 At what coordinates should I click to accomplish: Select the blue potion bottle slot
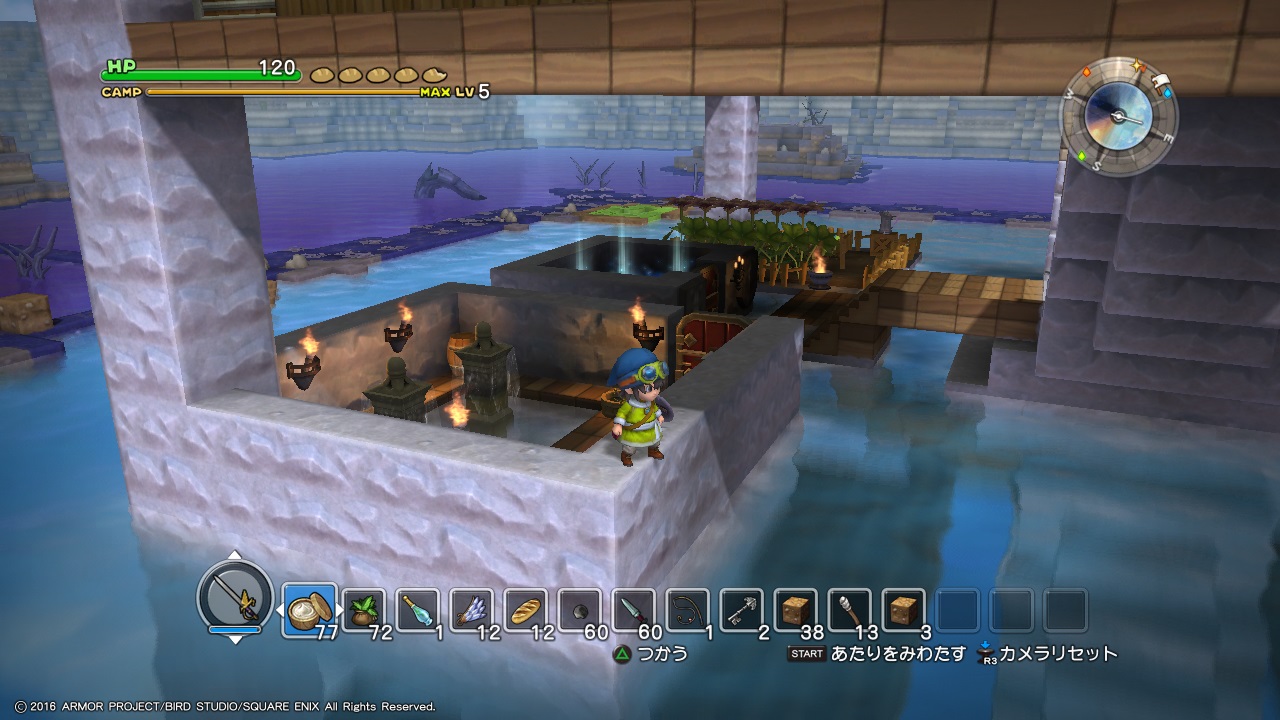[x=416, y=609]
